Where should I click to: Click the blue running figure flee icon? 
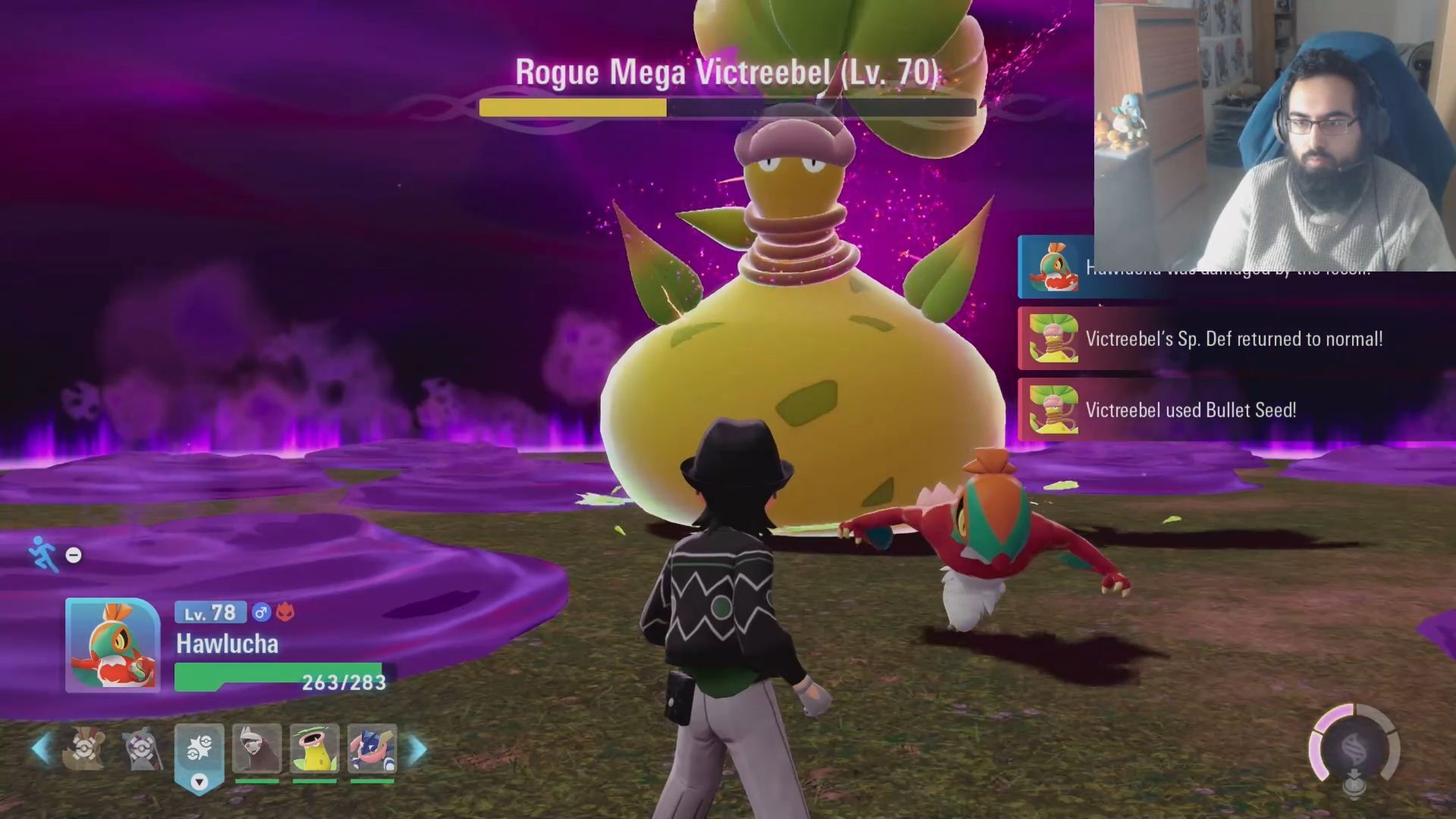click(43, 554)
